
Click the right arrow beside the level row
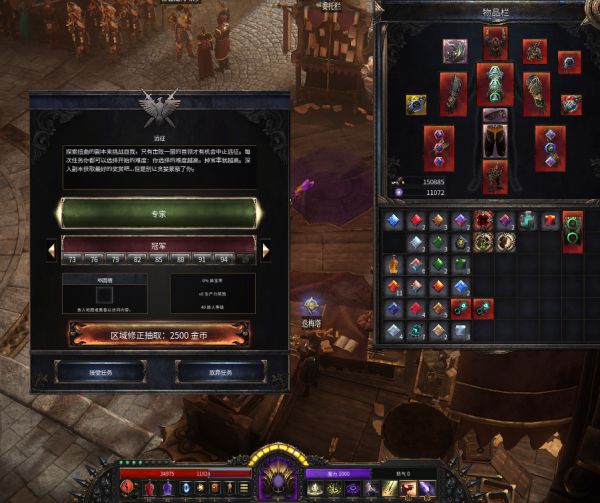(266, 251)
